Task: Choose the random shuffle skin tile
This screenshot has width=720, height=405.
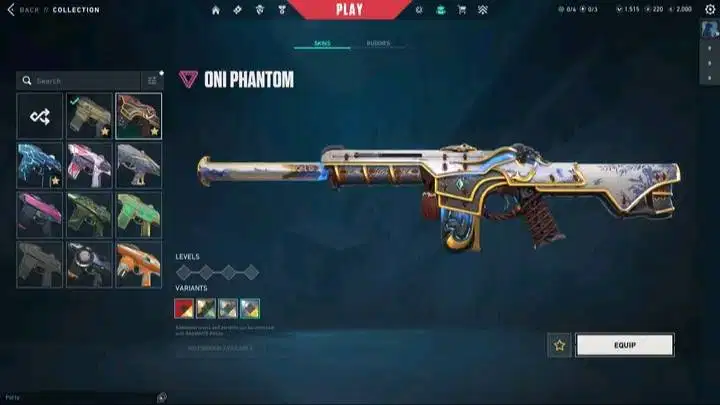Action: tap(39, 116)
